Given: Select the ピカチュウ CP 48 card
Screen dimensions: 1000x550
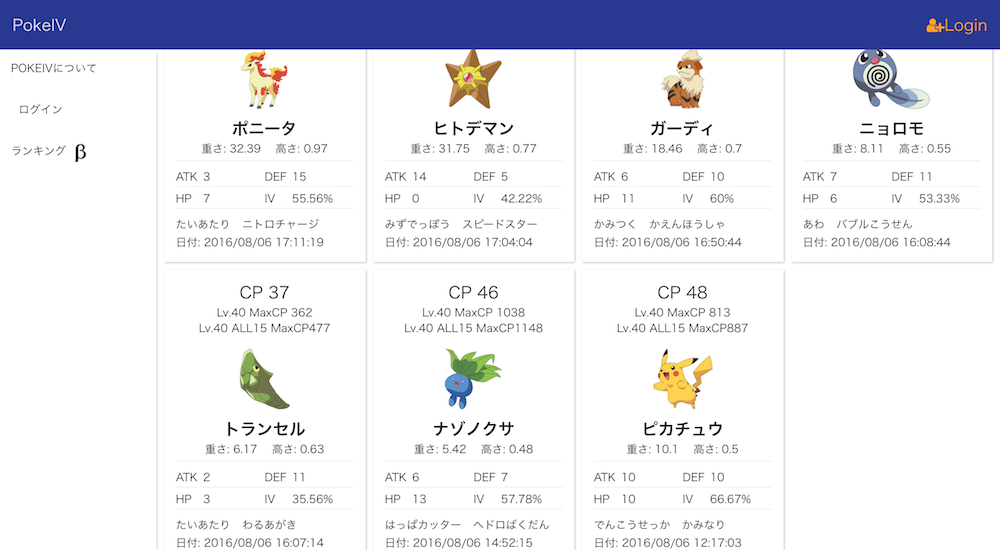Looking at the screenshot, I should click(x=682, y=410).
